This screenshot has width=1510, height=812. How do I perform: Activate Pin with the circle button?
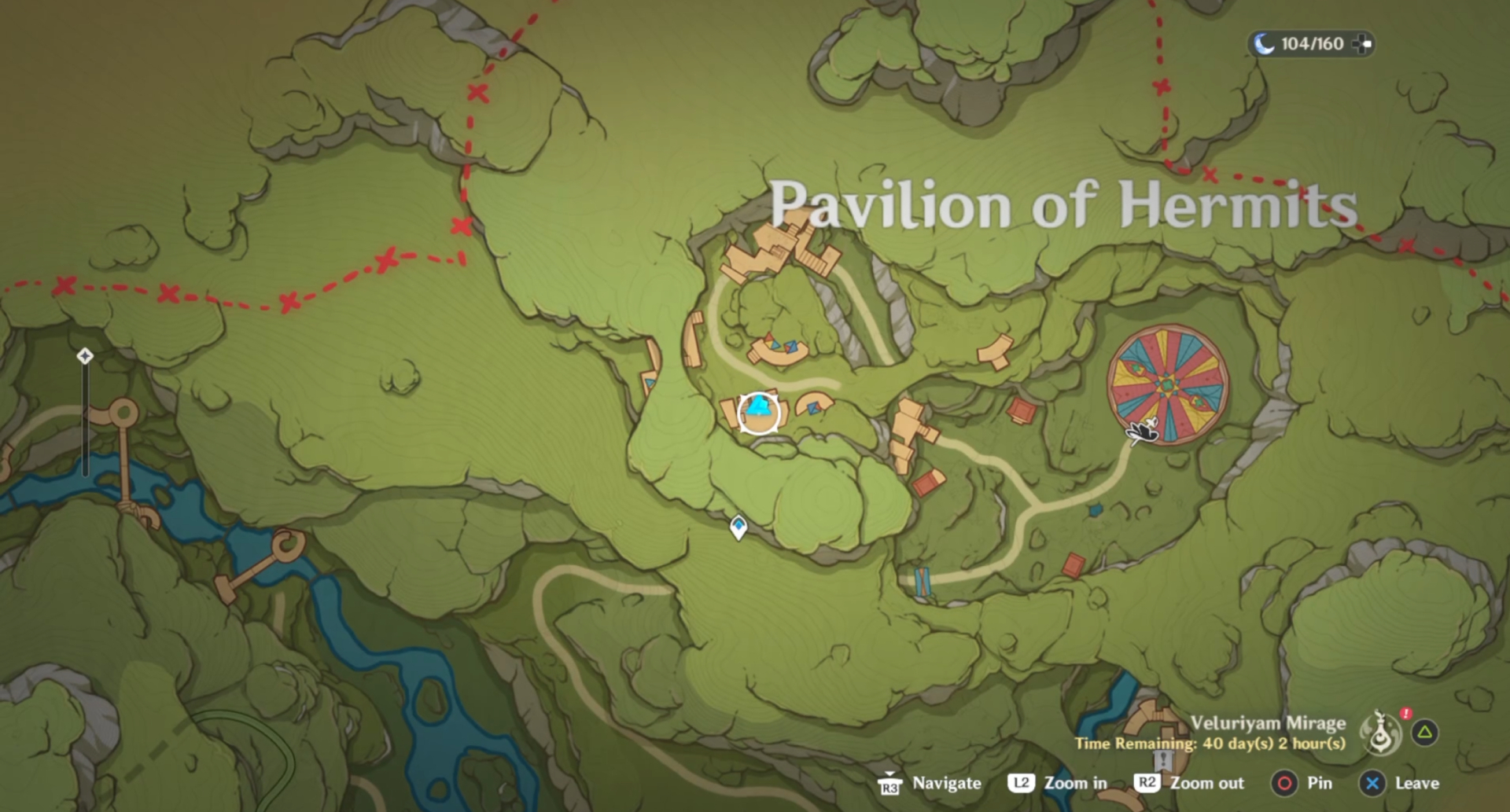pos(1285,783)
